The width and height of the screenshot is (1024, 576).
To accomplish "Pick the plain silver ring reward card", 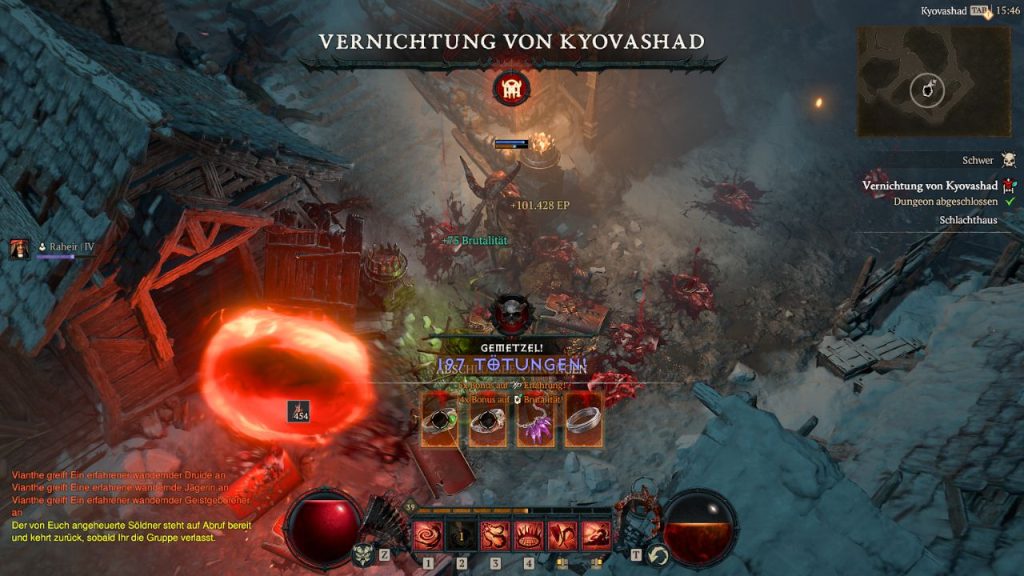I will point(583,419).
